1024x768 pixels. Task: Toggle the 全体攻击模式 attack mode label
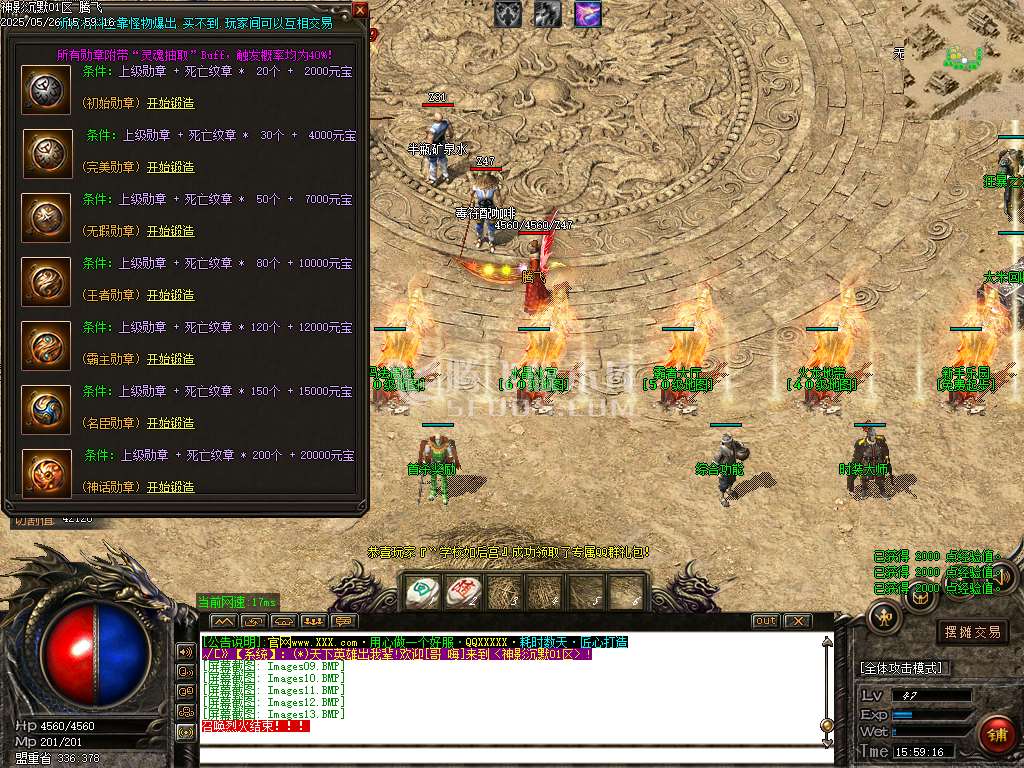point(905,668)
